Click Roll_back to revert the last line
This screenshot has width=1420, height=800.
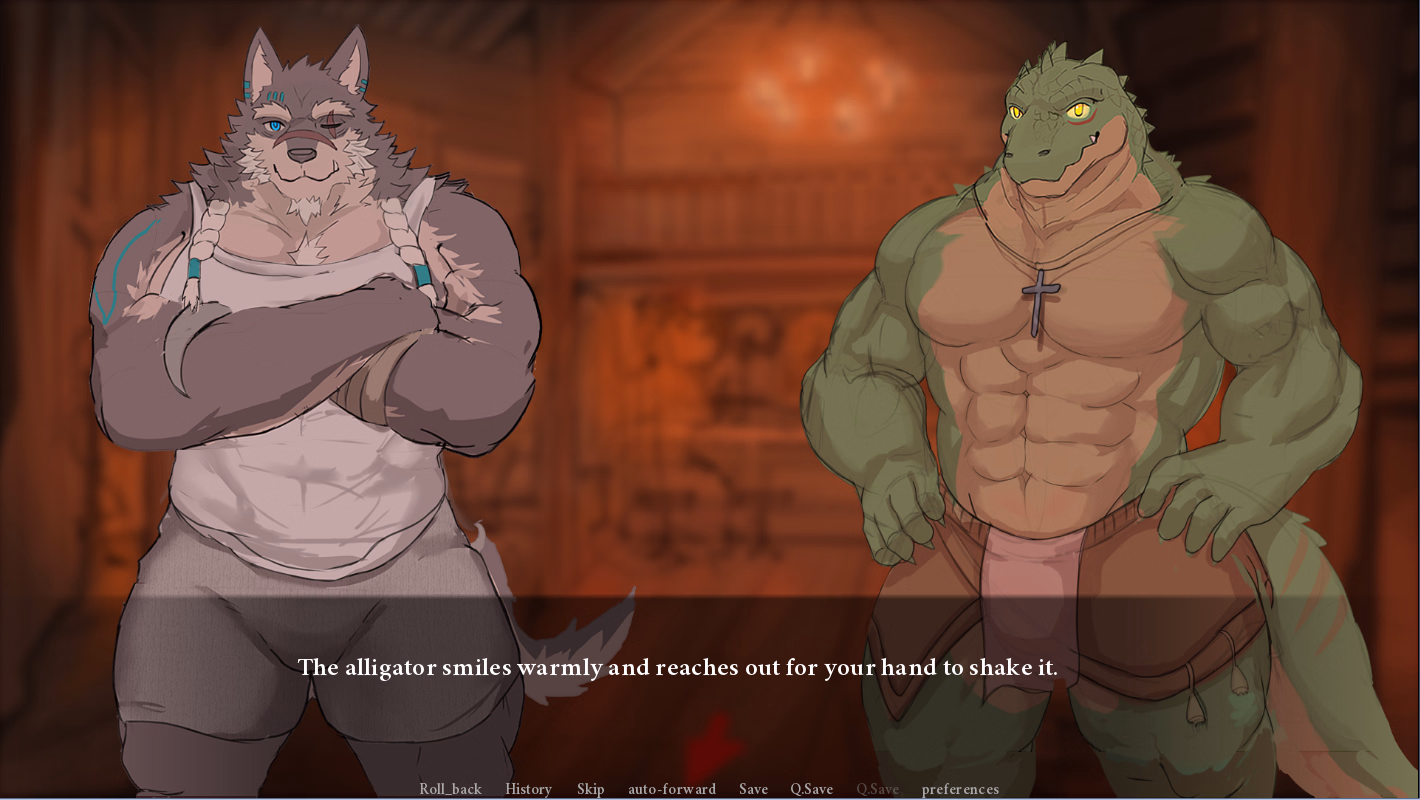pyautogui.click(x=450, y=789)
